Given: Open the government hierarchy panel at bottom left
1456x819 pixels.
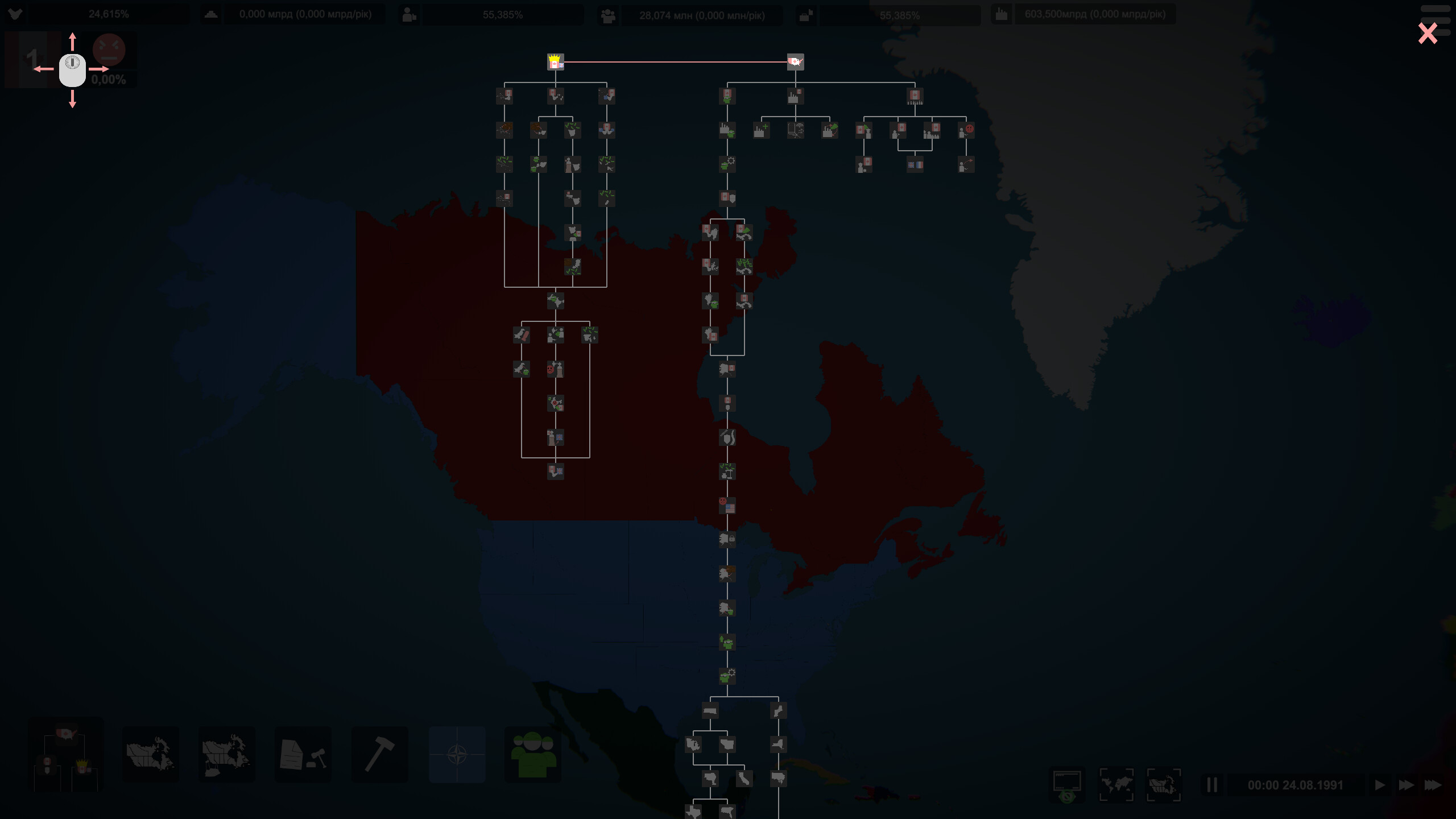Looking at the screenshot, I should pos(65,754).
